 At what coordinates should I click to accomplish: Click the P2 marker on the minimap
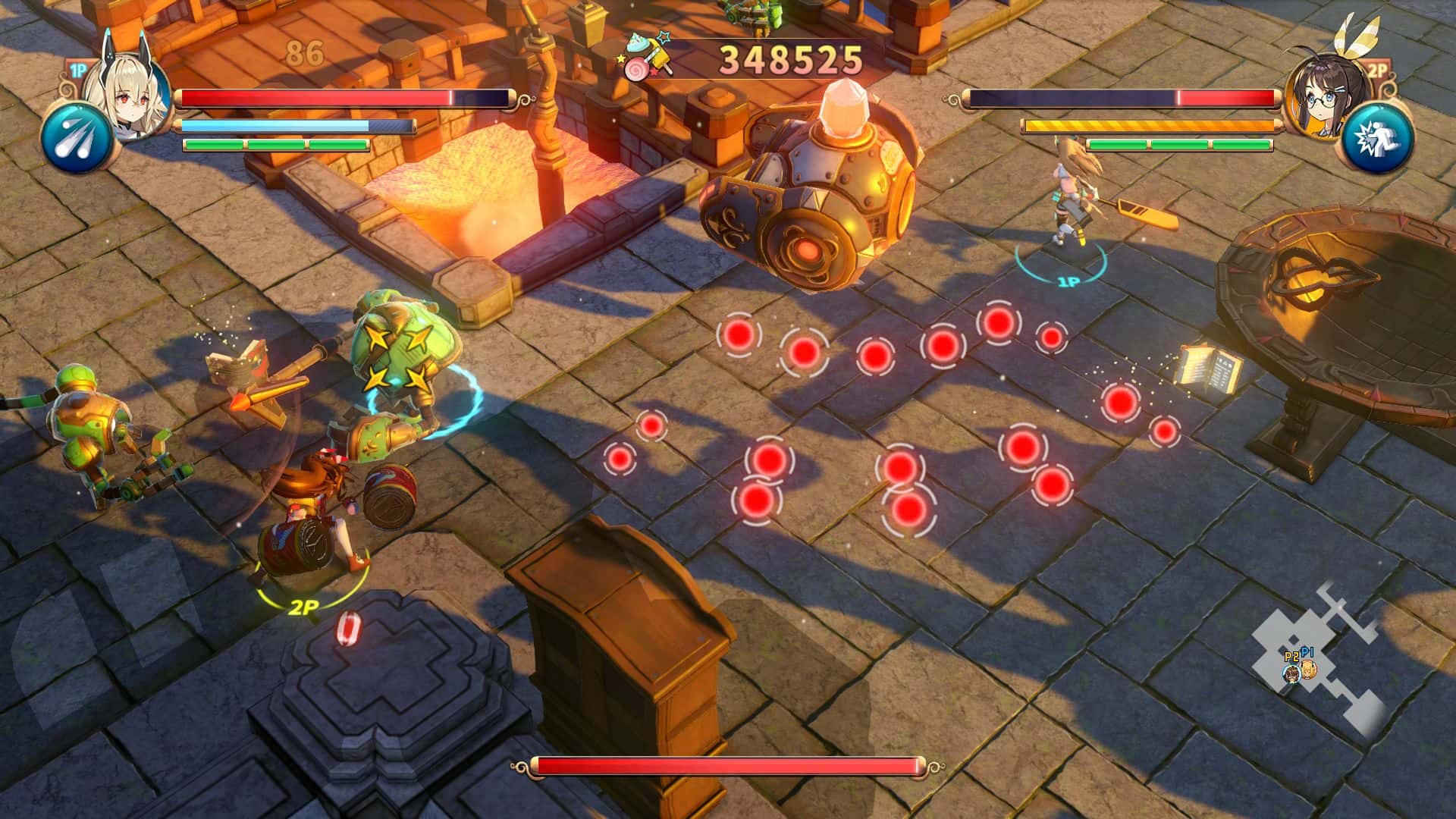point(1291,673)
